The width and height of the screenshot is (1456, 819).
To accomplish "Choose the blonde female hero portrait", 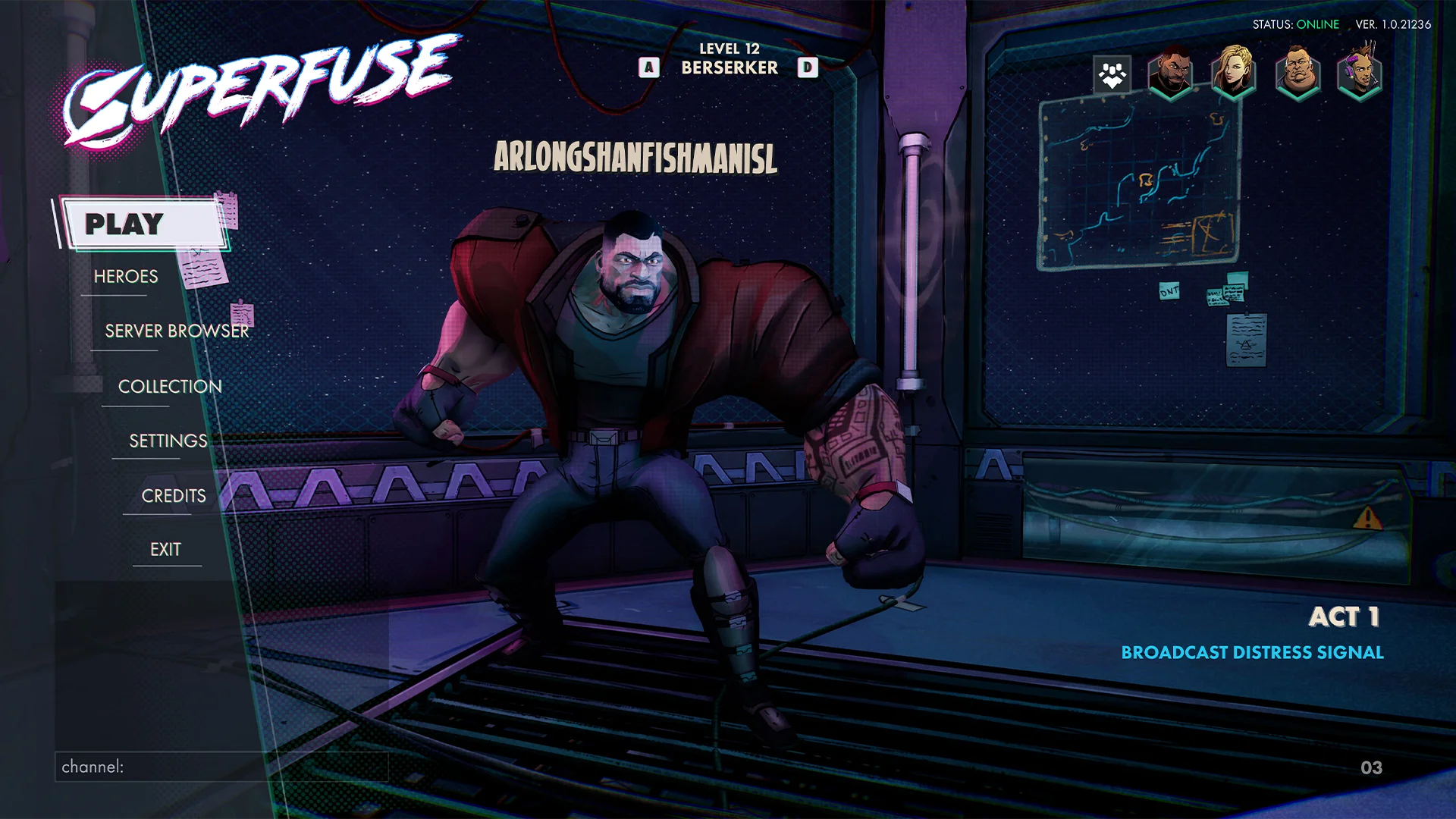I will coord(1235,72).
